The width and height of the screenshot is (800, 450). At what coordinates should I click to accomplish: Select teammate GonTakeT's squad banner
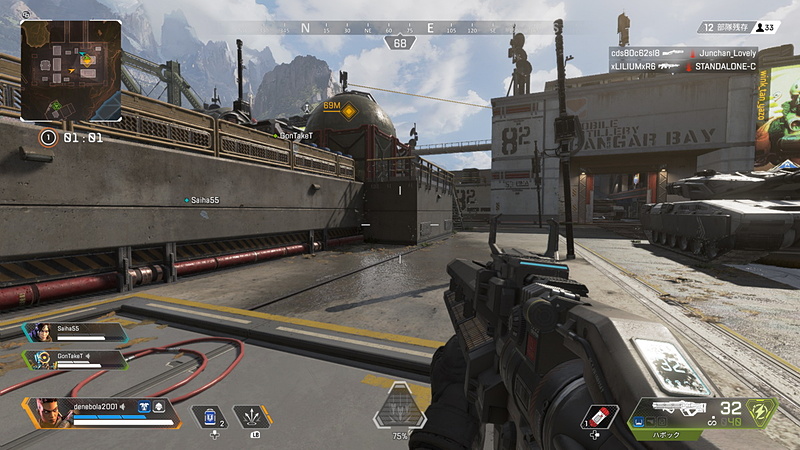[x=75, y=357]
